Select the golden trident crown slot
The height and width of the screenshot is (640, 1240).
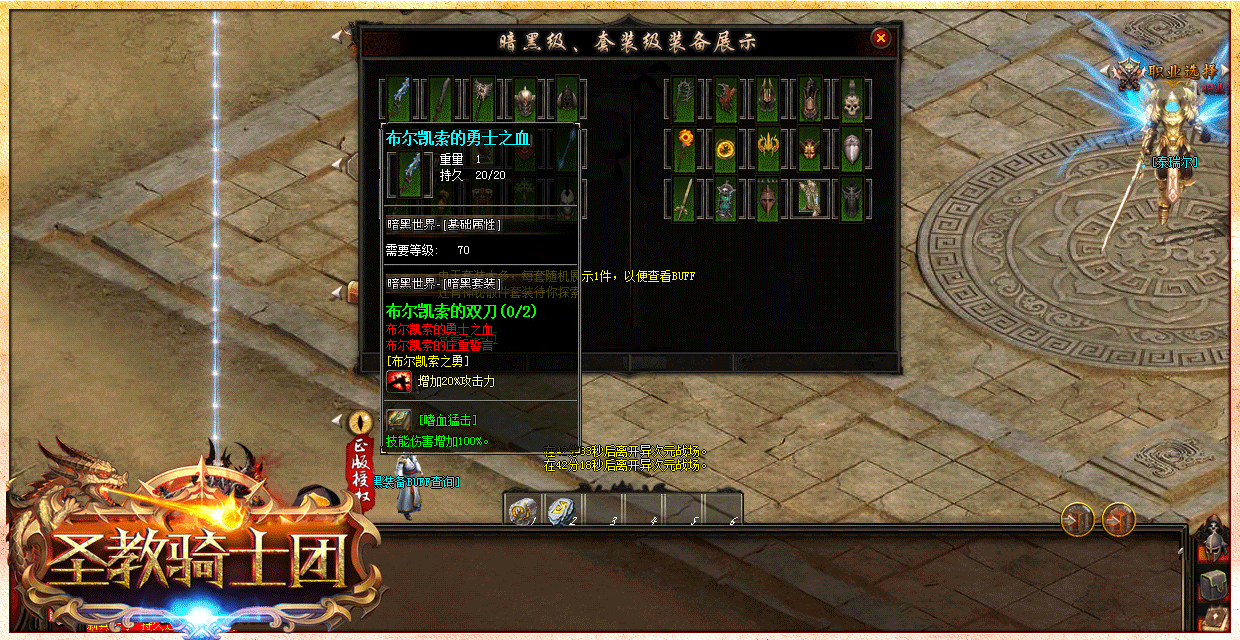pyautogui.click(x=768, y=150)
